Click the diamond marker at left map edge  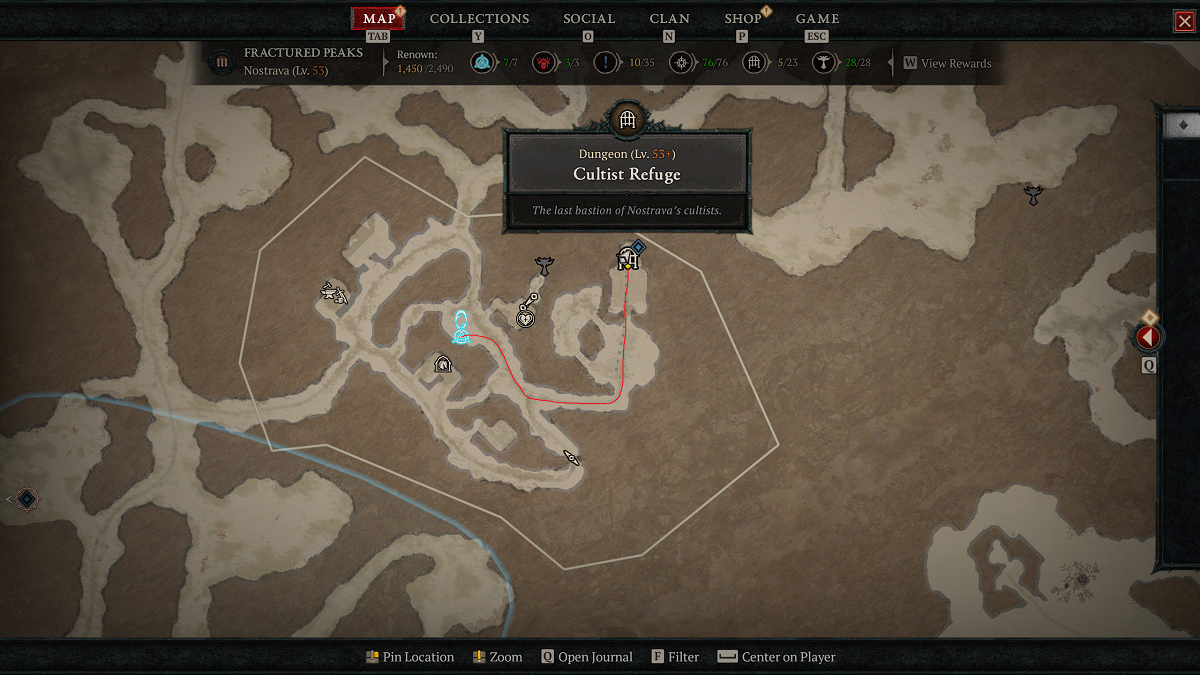pyautogui.click(x=27, y=498)
